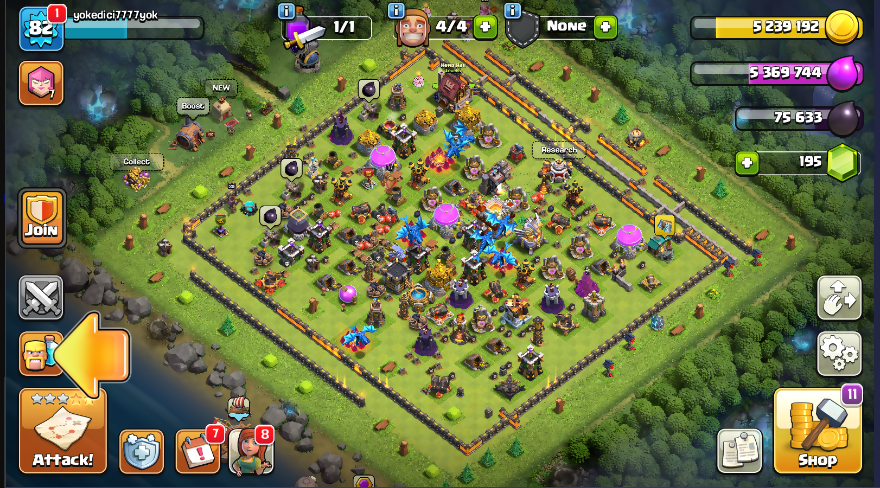Add a builder with the plus button

(486, 27)
